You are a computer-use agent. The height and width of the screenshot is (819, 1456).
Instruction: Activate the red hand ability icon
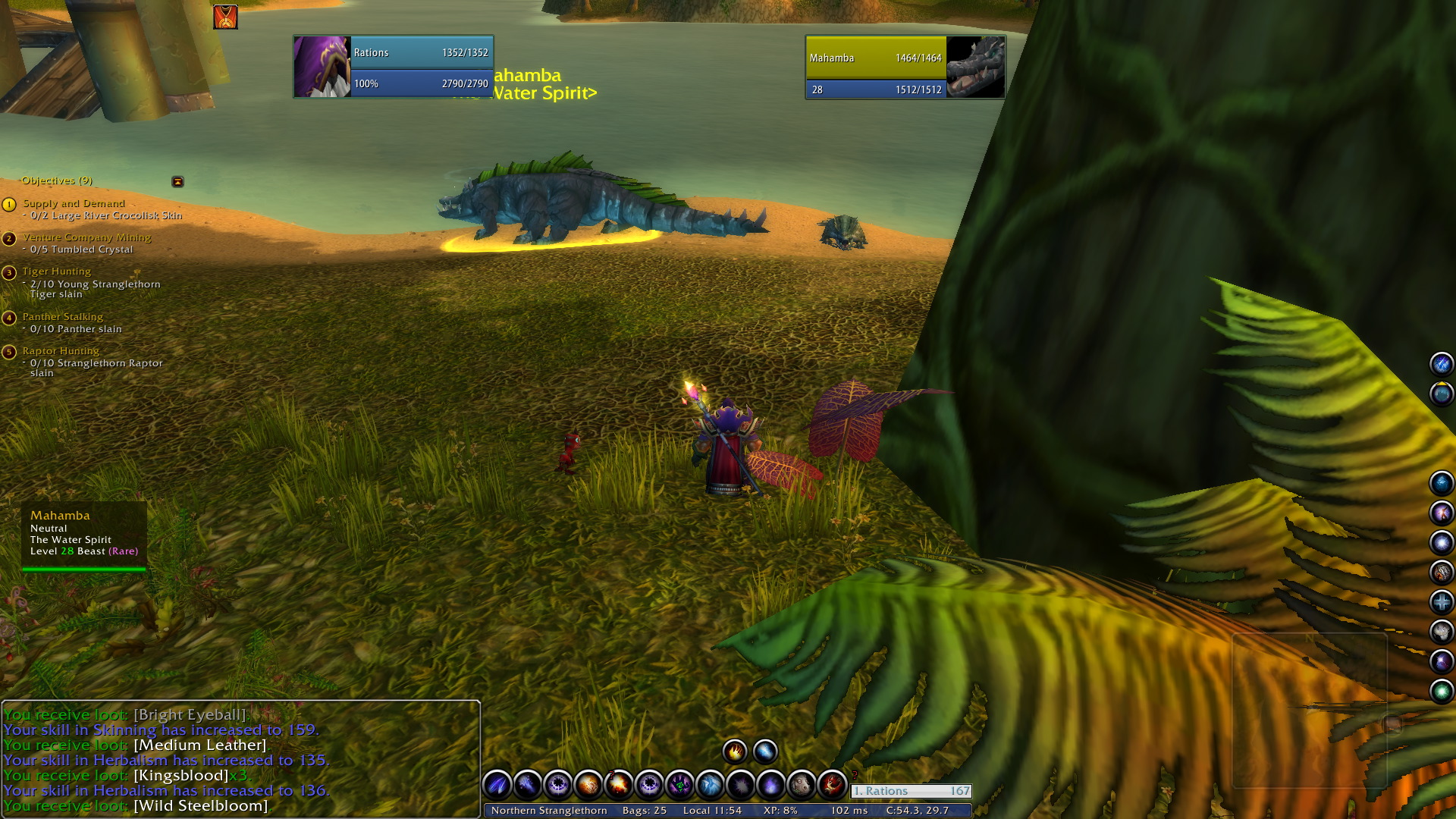coord(832,784)
